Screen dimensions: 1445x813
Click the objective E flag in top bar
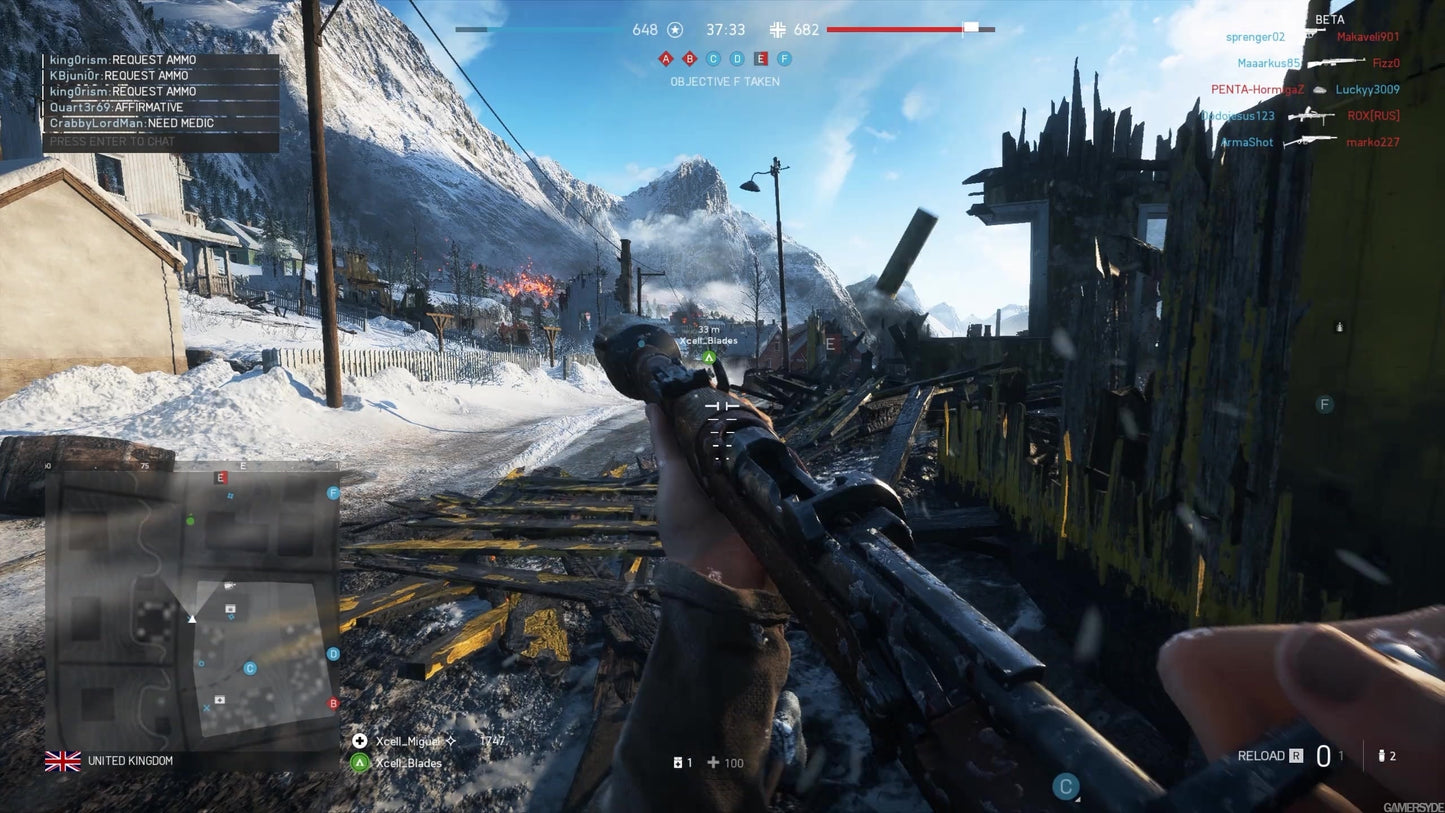coord(761,59)
